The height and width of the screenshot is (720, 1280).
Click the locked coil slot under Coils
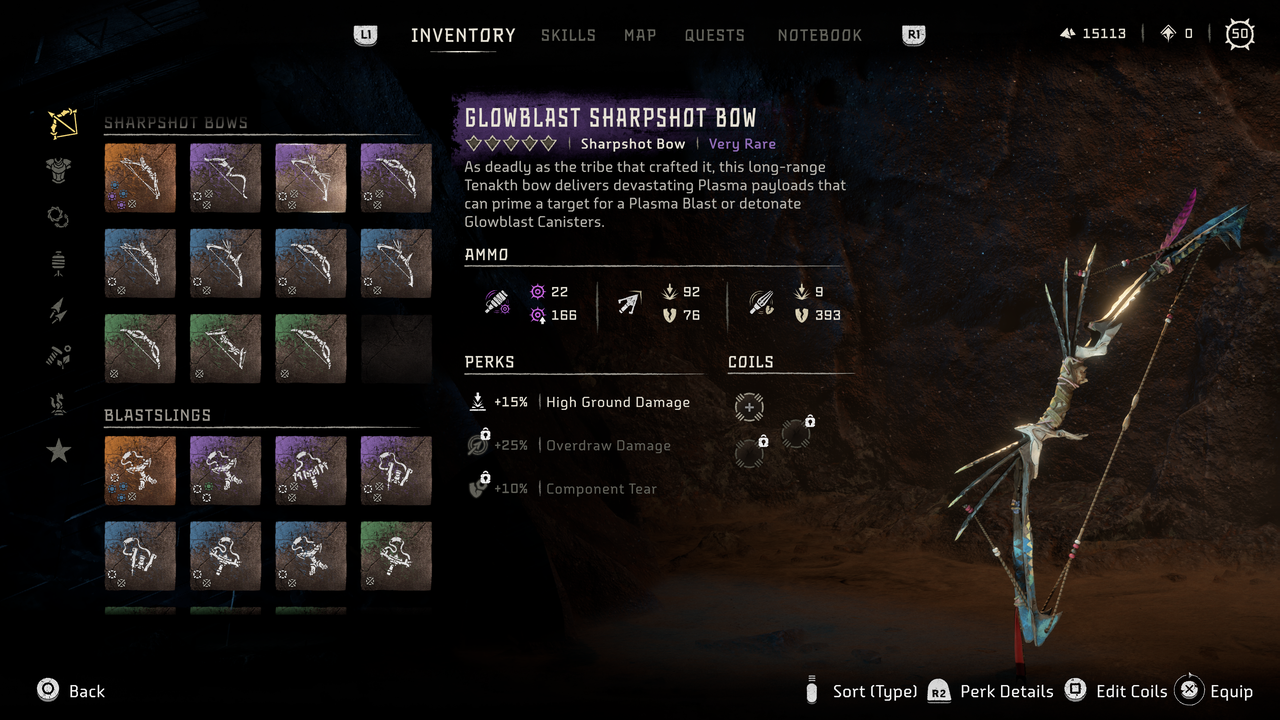[x=795, y=432]
